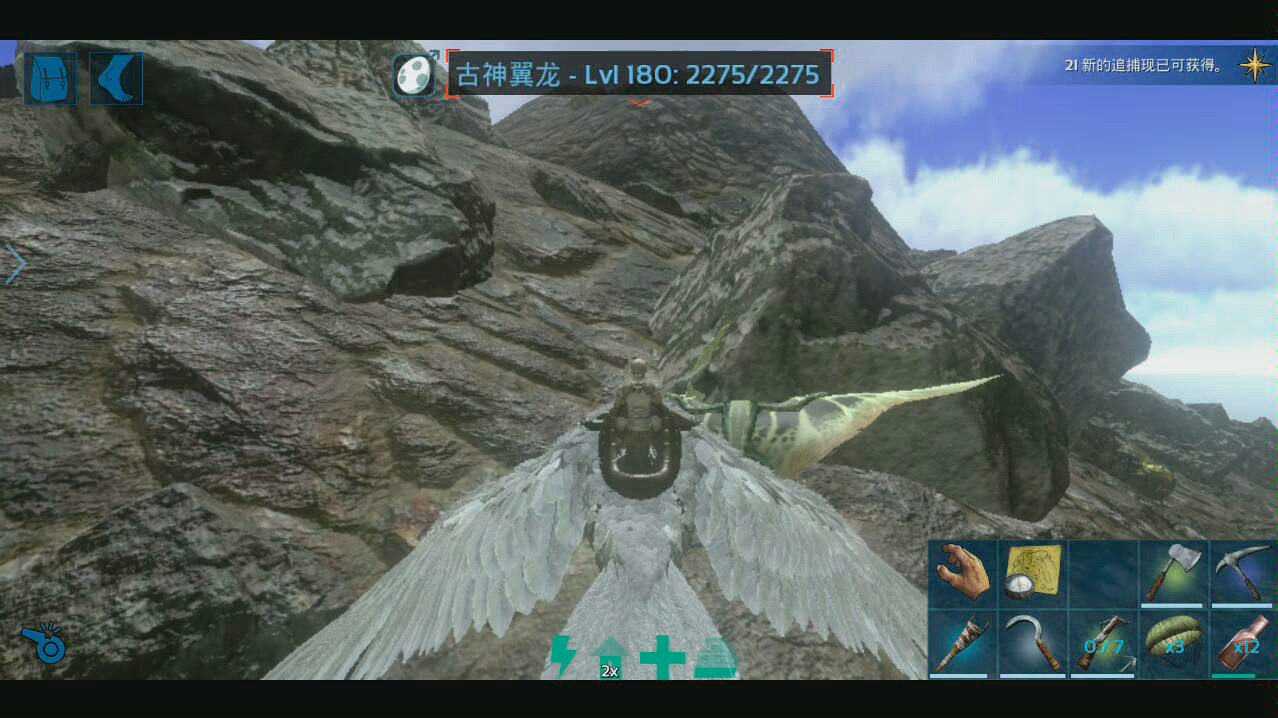Use the parachute stack of three

[1172, 643]
